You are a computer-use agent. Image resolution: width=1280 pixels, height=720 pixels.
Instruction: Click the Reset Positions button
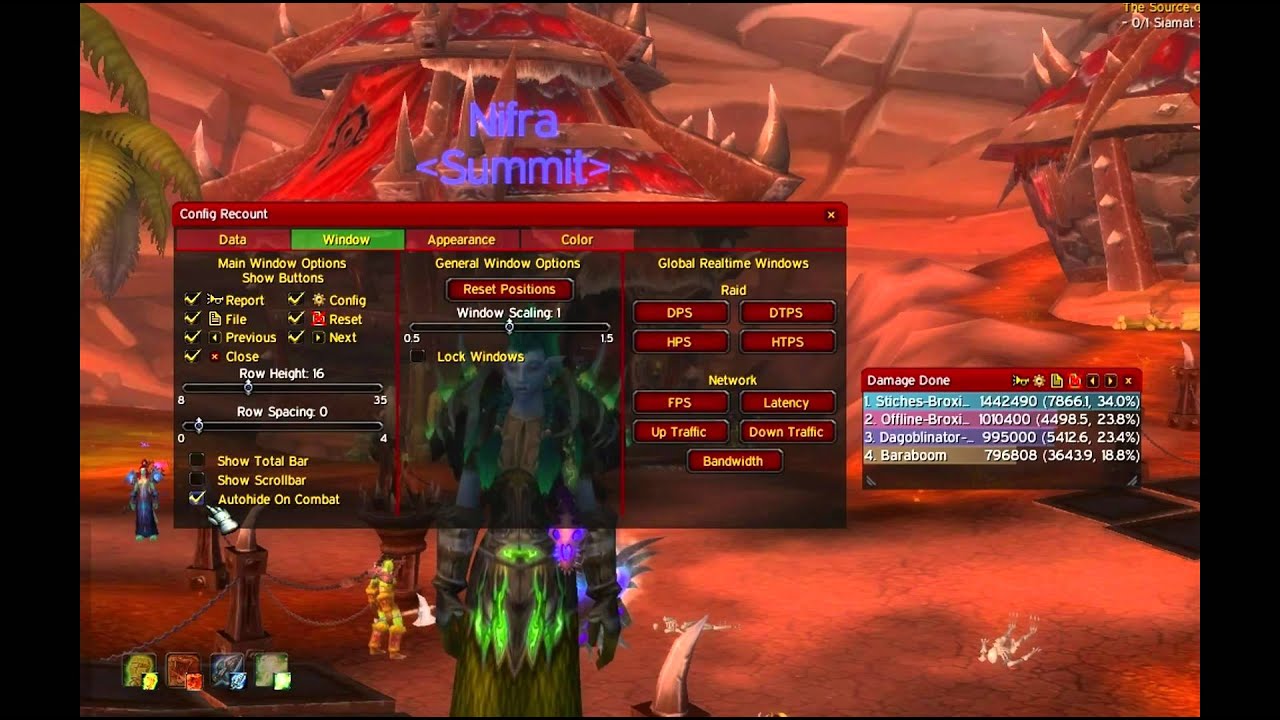pos(509,289)
